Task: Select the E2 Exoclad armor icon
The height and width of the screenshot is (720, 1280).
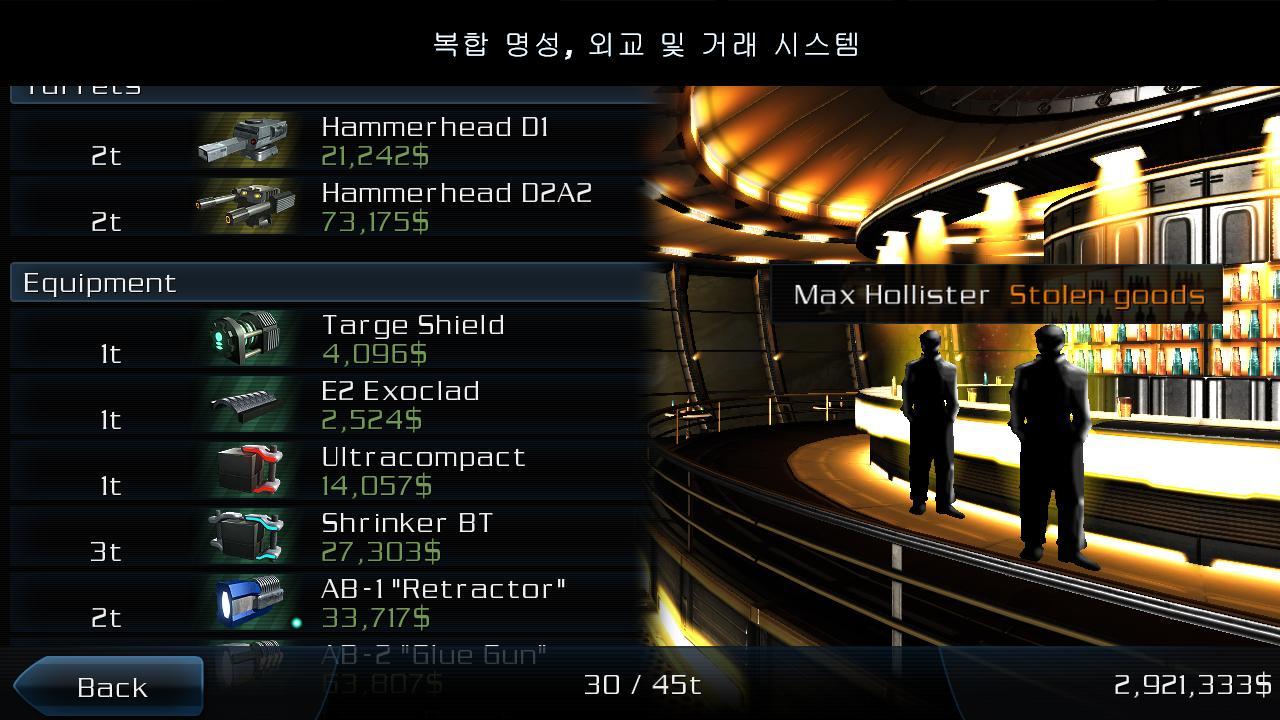Action: [x=247, y=403]
